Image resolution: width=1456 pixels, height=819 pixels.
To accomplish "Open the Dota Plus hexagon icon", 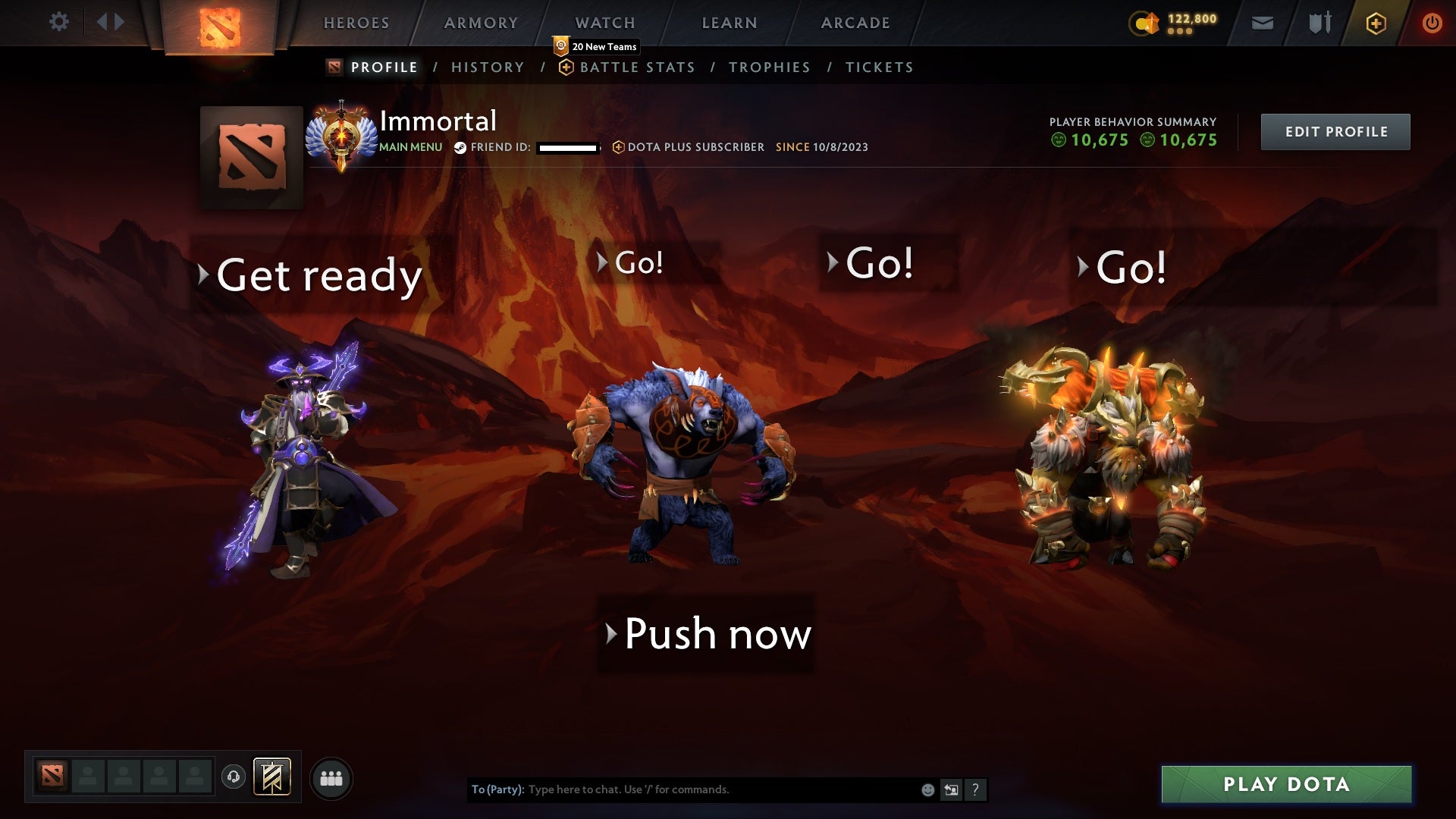I will click(x=1375, y=23).
